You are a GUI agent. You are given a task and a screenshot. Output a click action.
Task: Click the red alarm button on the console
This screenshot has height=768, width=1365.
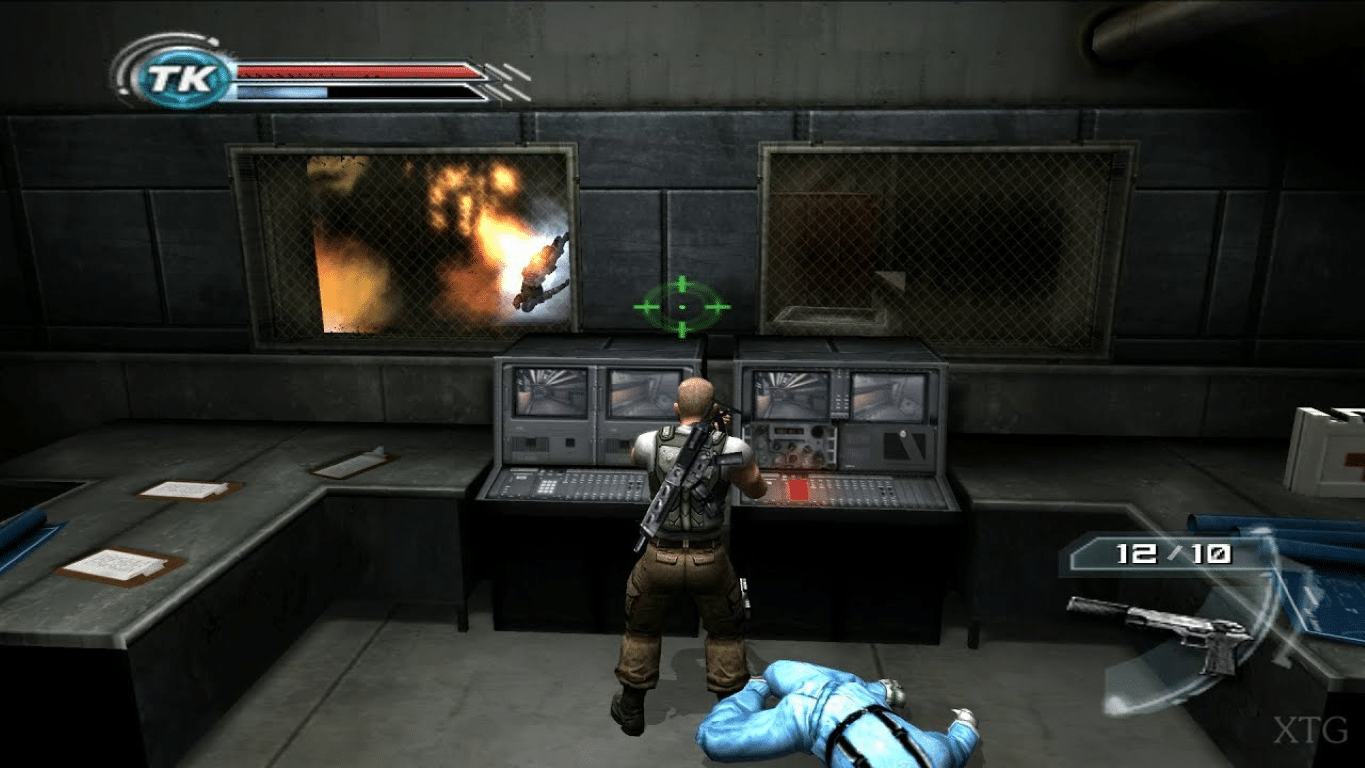pos(800,489)
